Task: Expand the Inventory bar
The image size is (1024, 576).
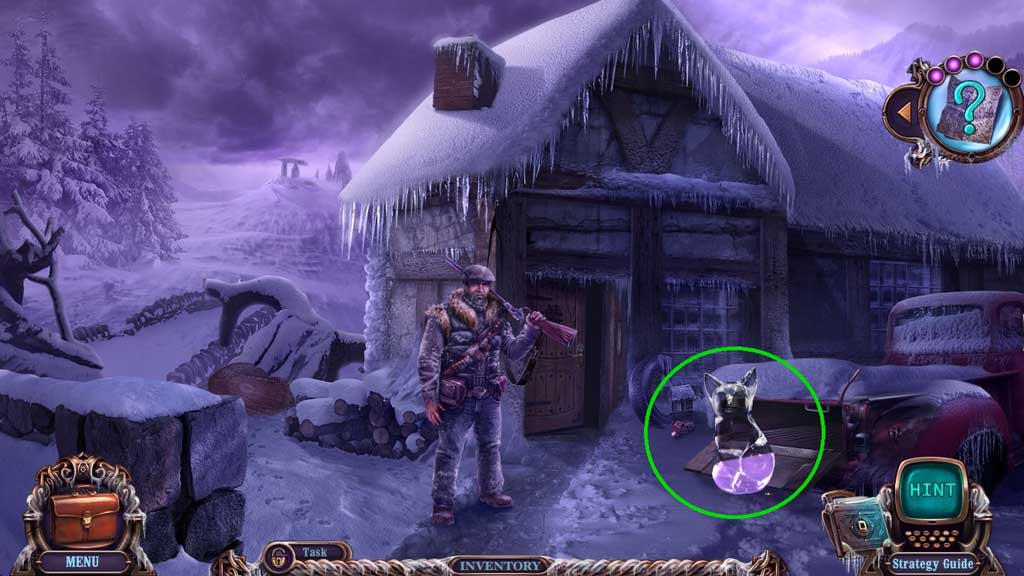Action: 497,565
